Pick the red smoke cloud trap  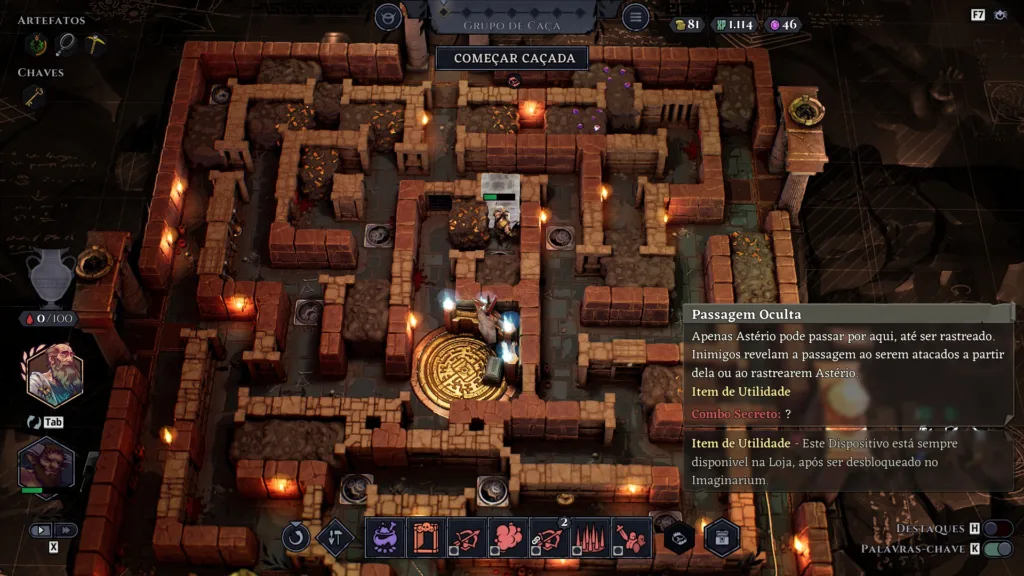coord(508,537)
